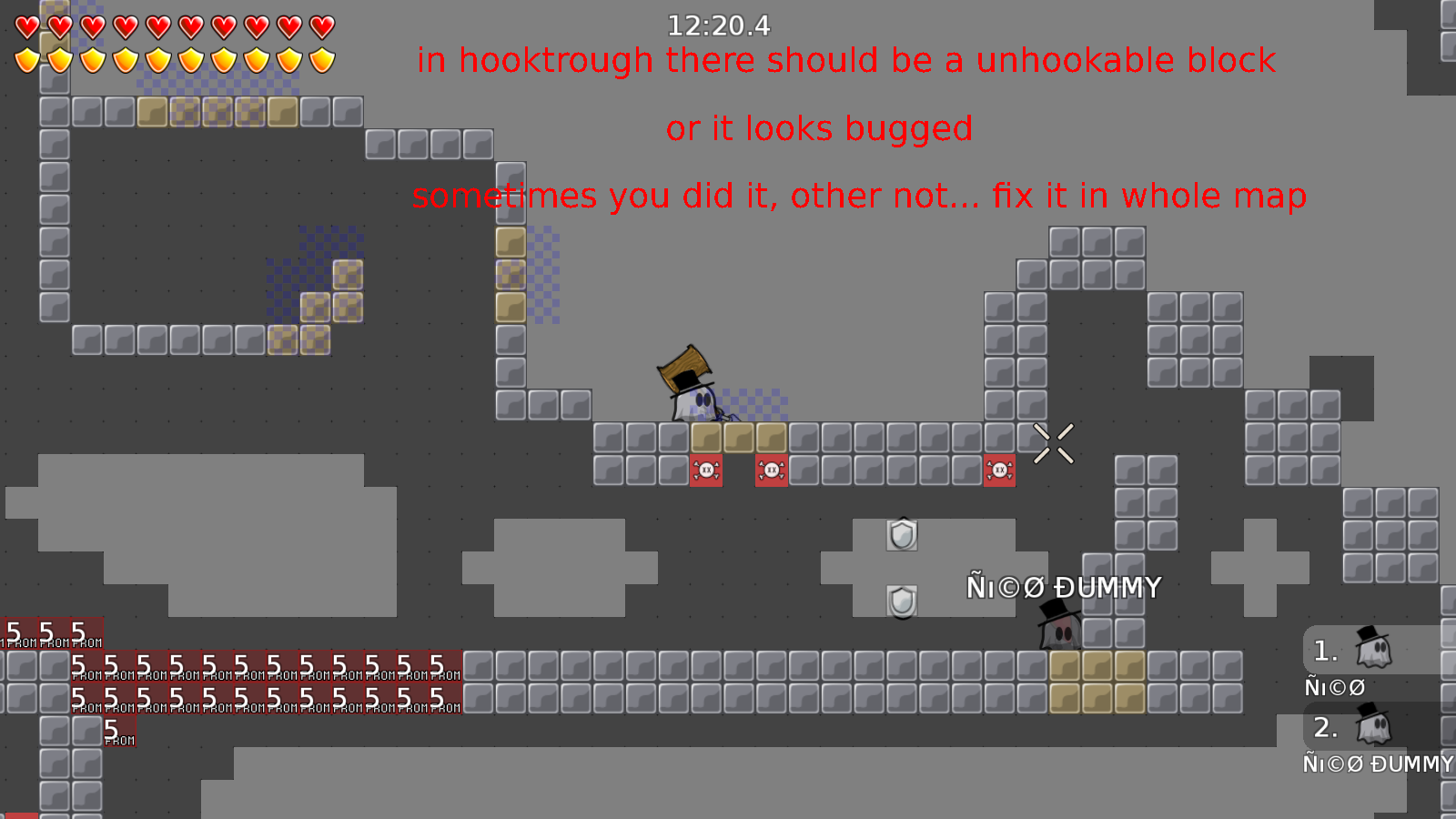Viewport: 1456px width, 819px height.
Task: Click the name tag Ñı©Ø ĐUMMY above the dummy
Action: (1065, 589)
